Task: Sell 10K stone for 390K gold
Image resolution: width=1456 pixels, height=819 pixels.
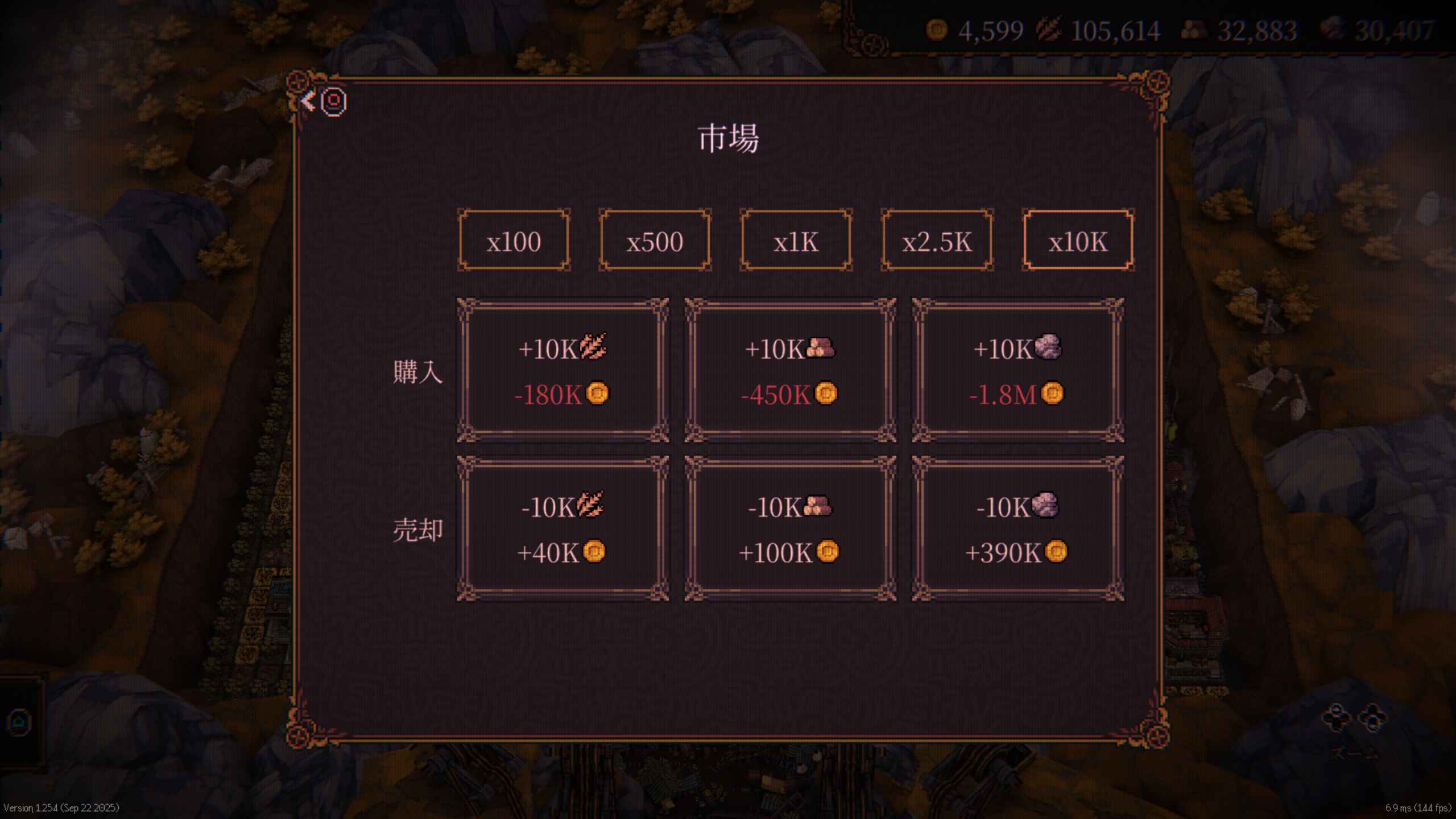Action: (1017, 528)
